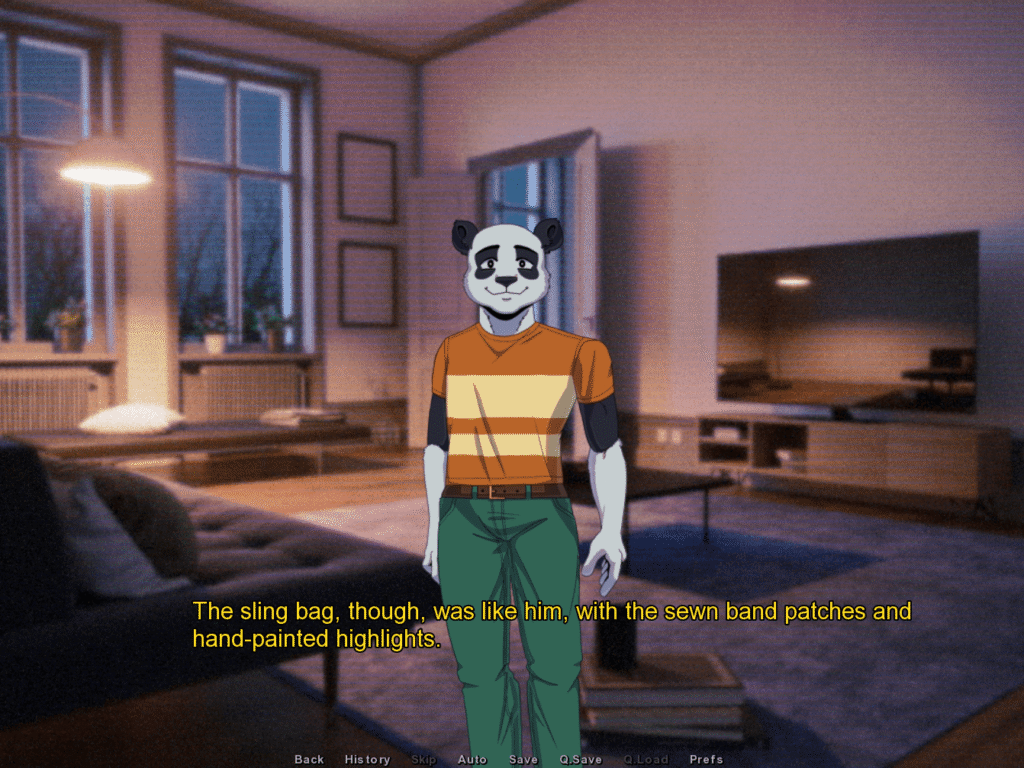Quick load with Q.Load
1024x768 pixels.
click(646, 760)
